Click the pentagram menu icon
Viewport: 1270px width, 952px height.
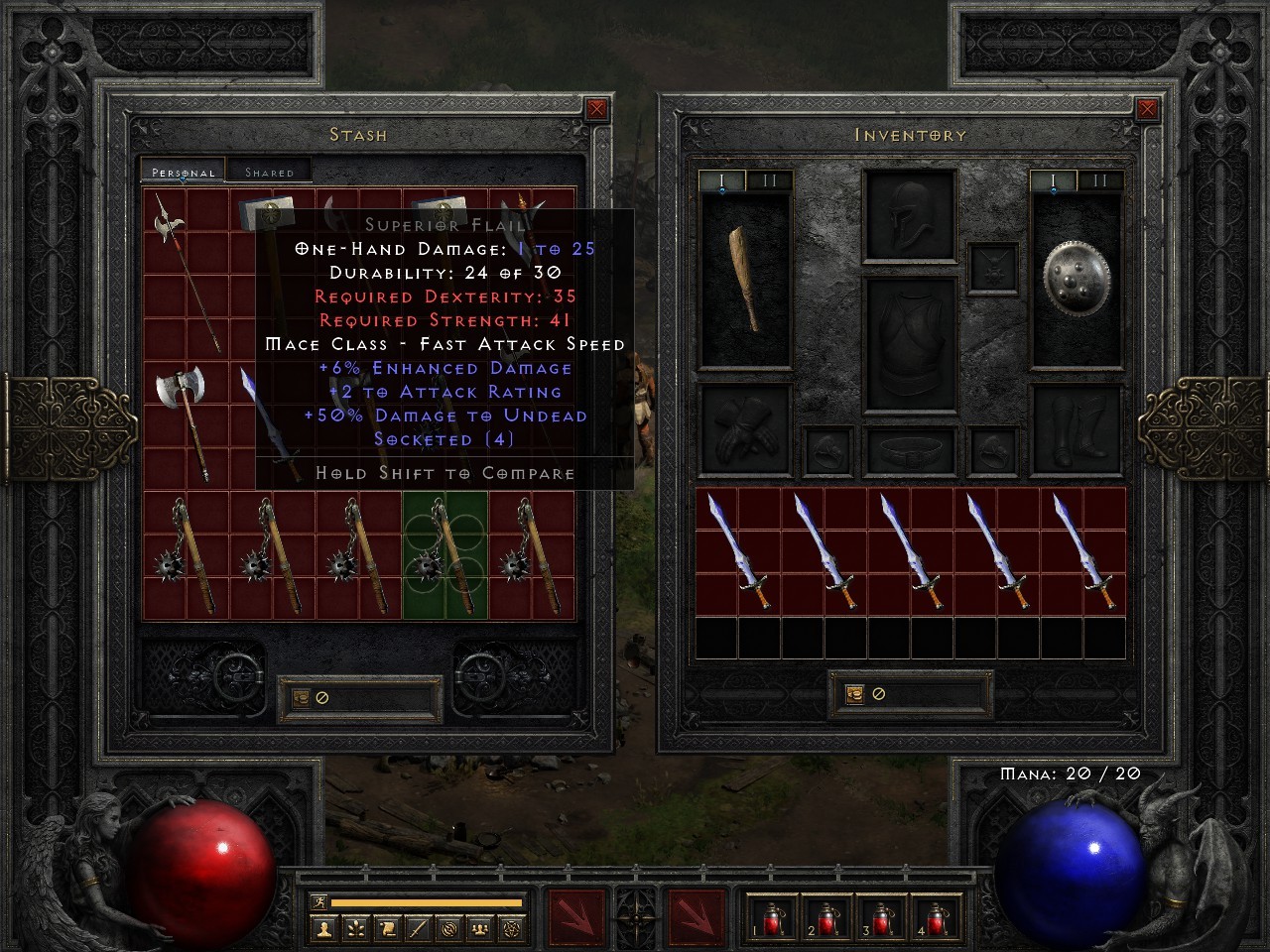coord(511,930)
